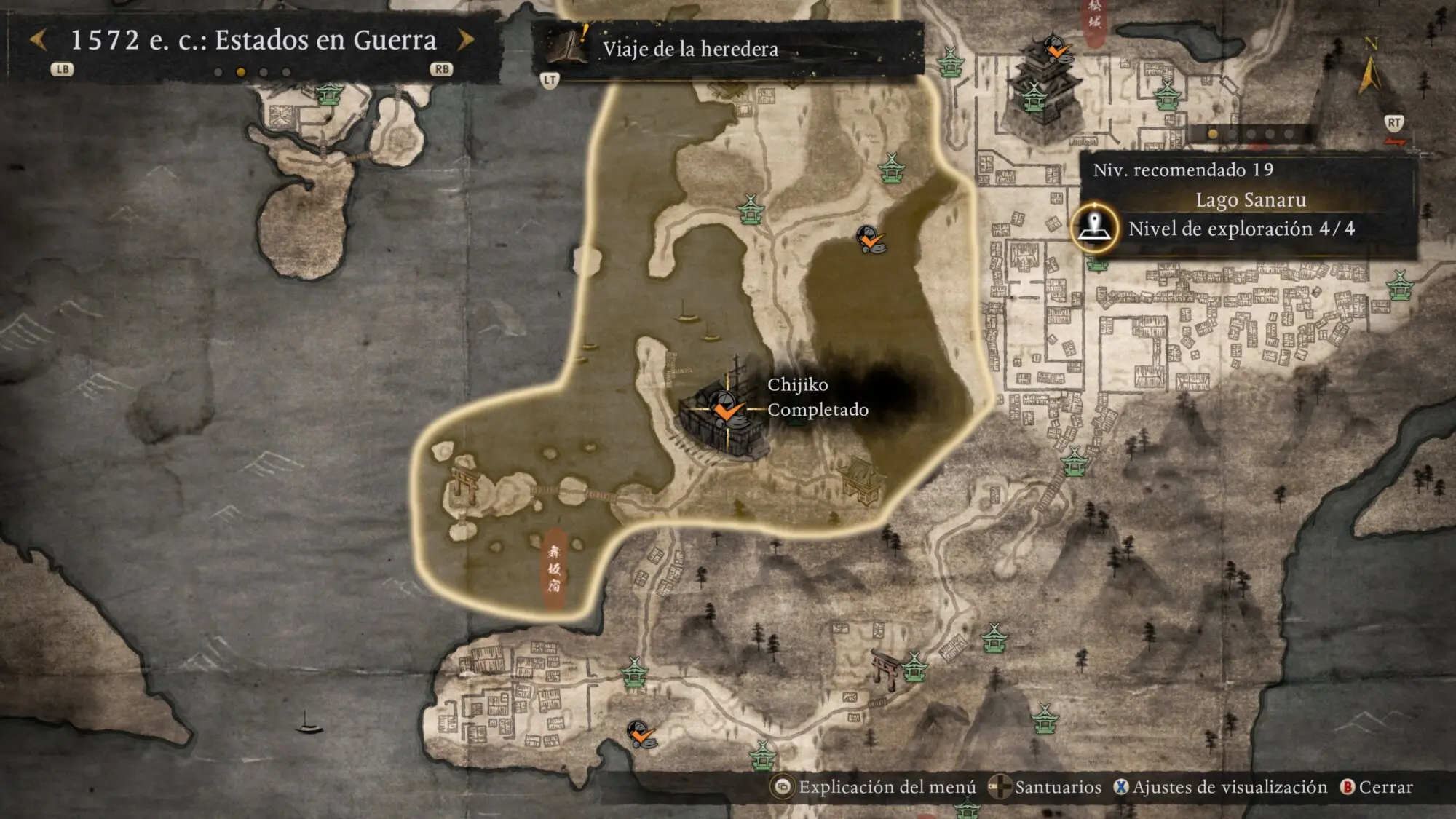Click the green shrine marker beside the red torii gate

pyautogui.click(x=914, y=667)
